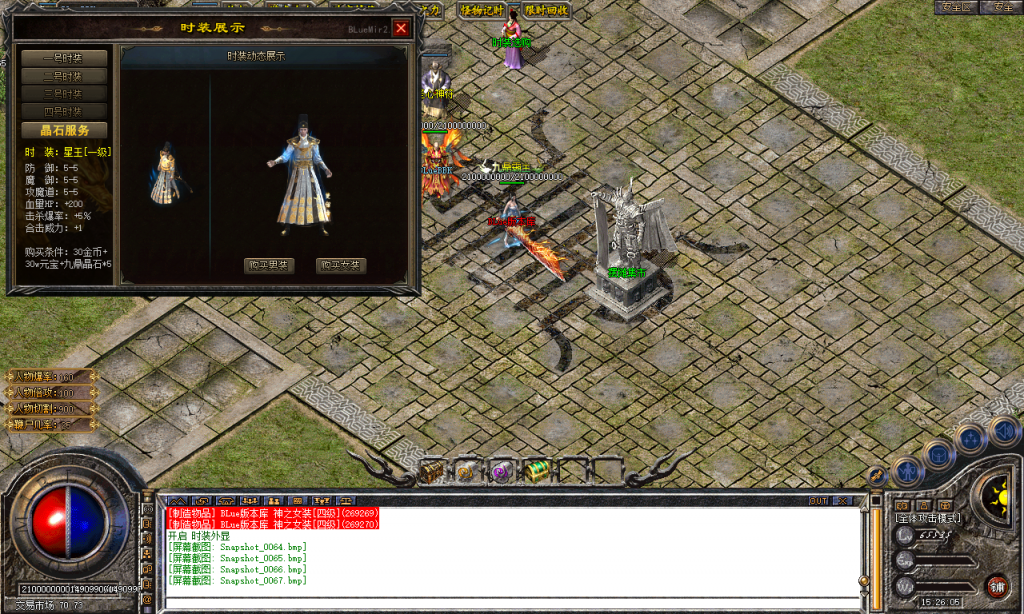Switch to 三号时装 outfit
This screenshot has height=614, width=1024.
[x=64, y=94]
